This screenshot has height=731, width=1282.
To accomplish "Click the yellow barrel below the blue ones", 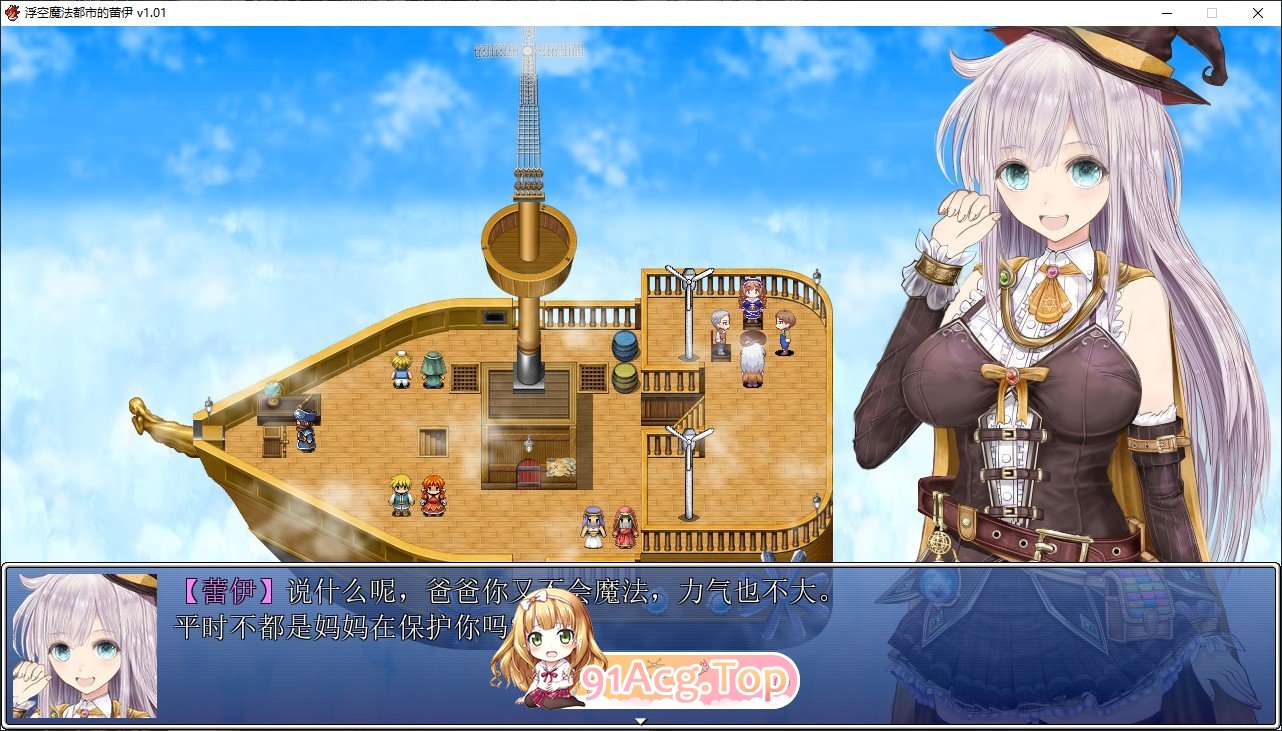I will [624, 377].
